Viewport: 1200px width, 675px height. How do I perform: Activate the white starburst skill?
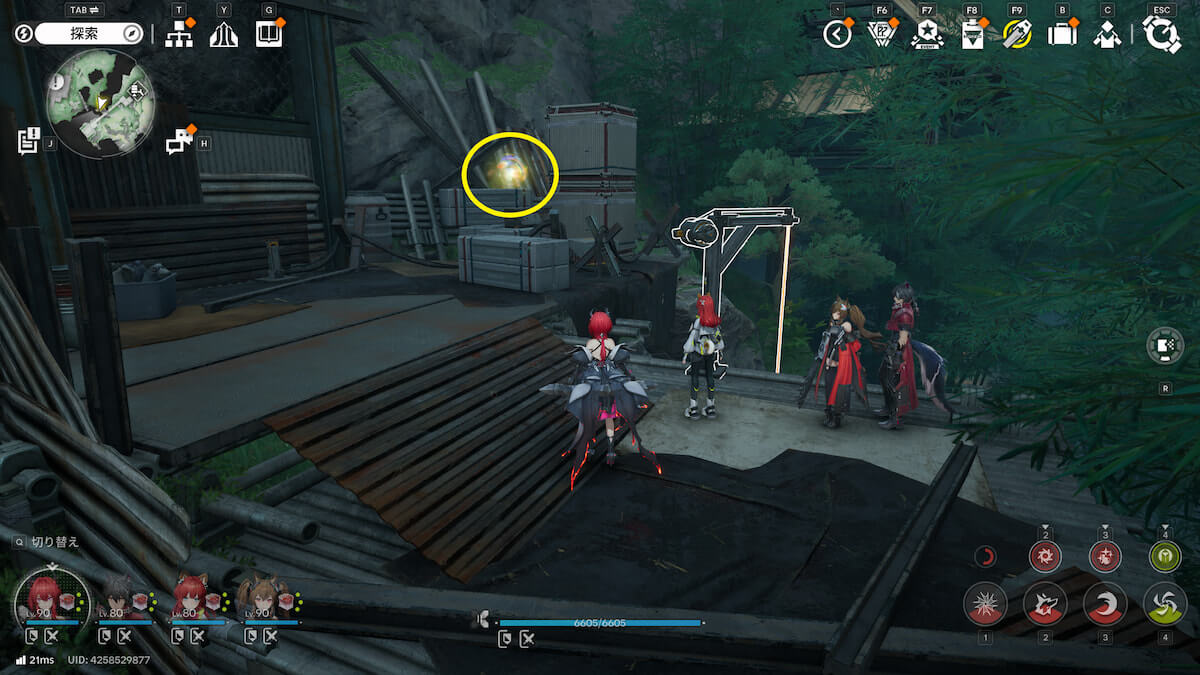point(985,604)
